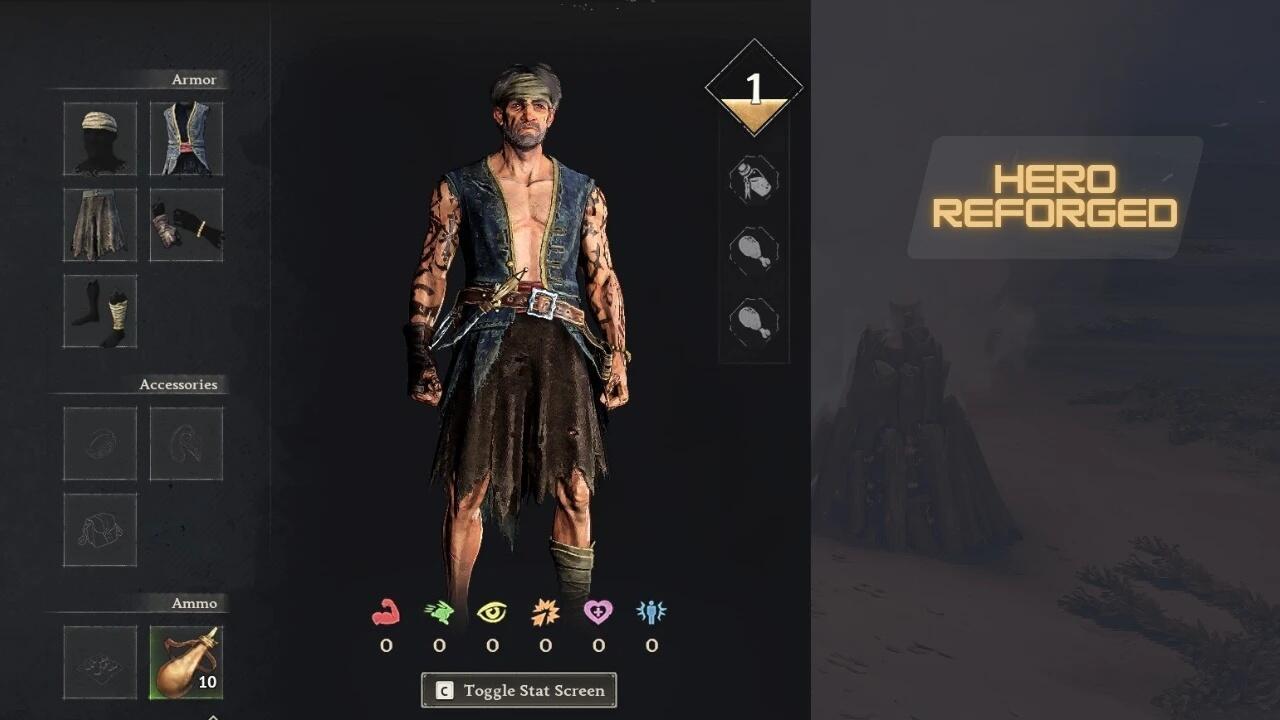The height and width of the screenshot is (720, 1280).
Task: Click the flask quickslot on the right panel
Action: click(x=754, y=181)
